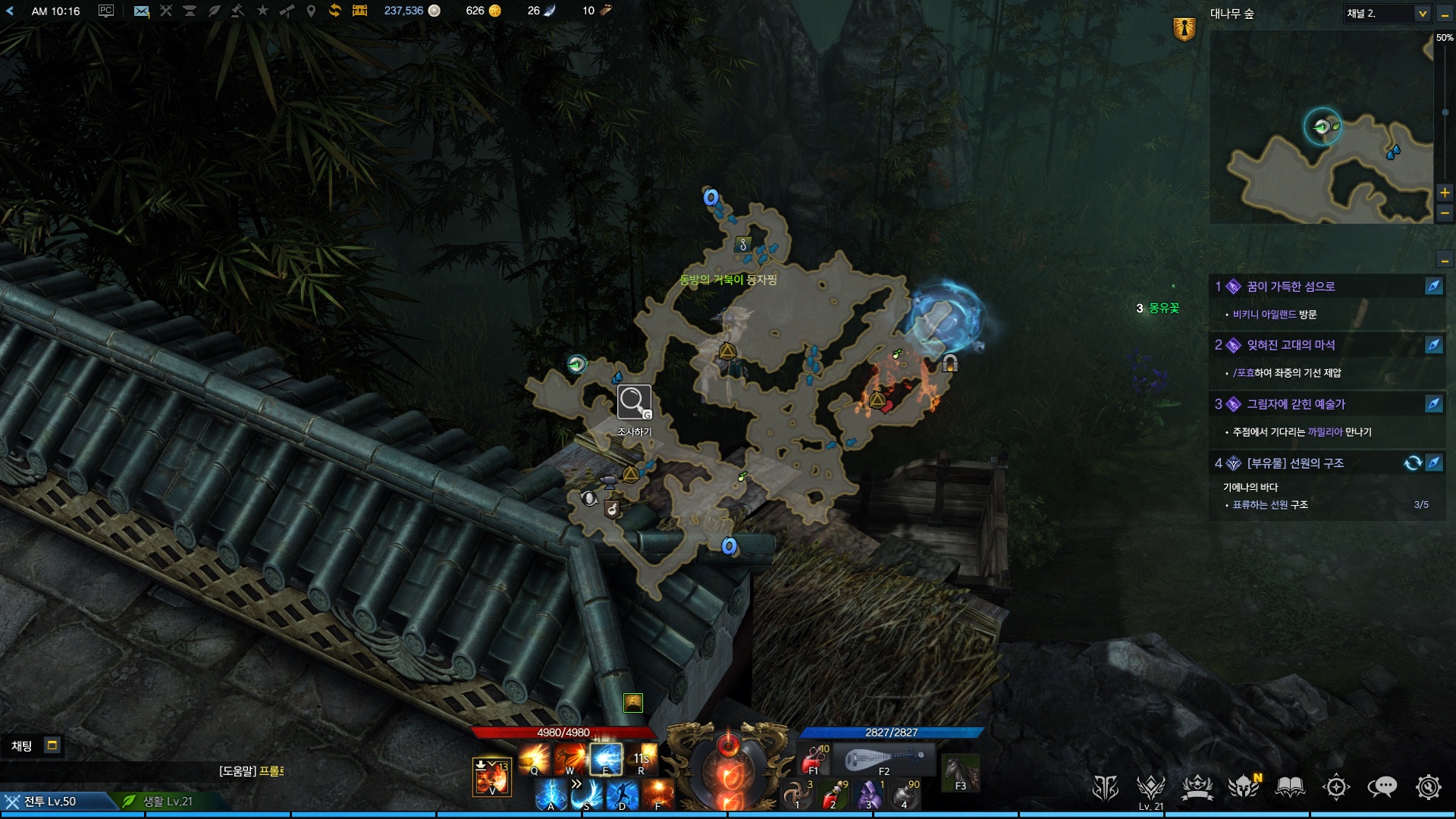Activate the lightning skill on slot A

(x=551, y=795)
